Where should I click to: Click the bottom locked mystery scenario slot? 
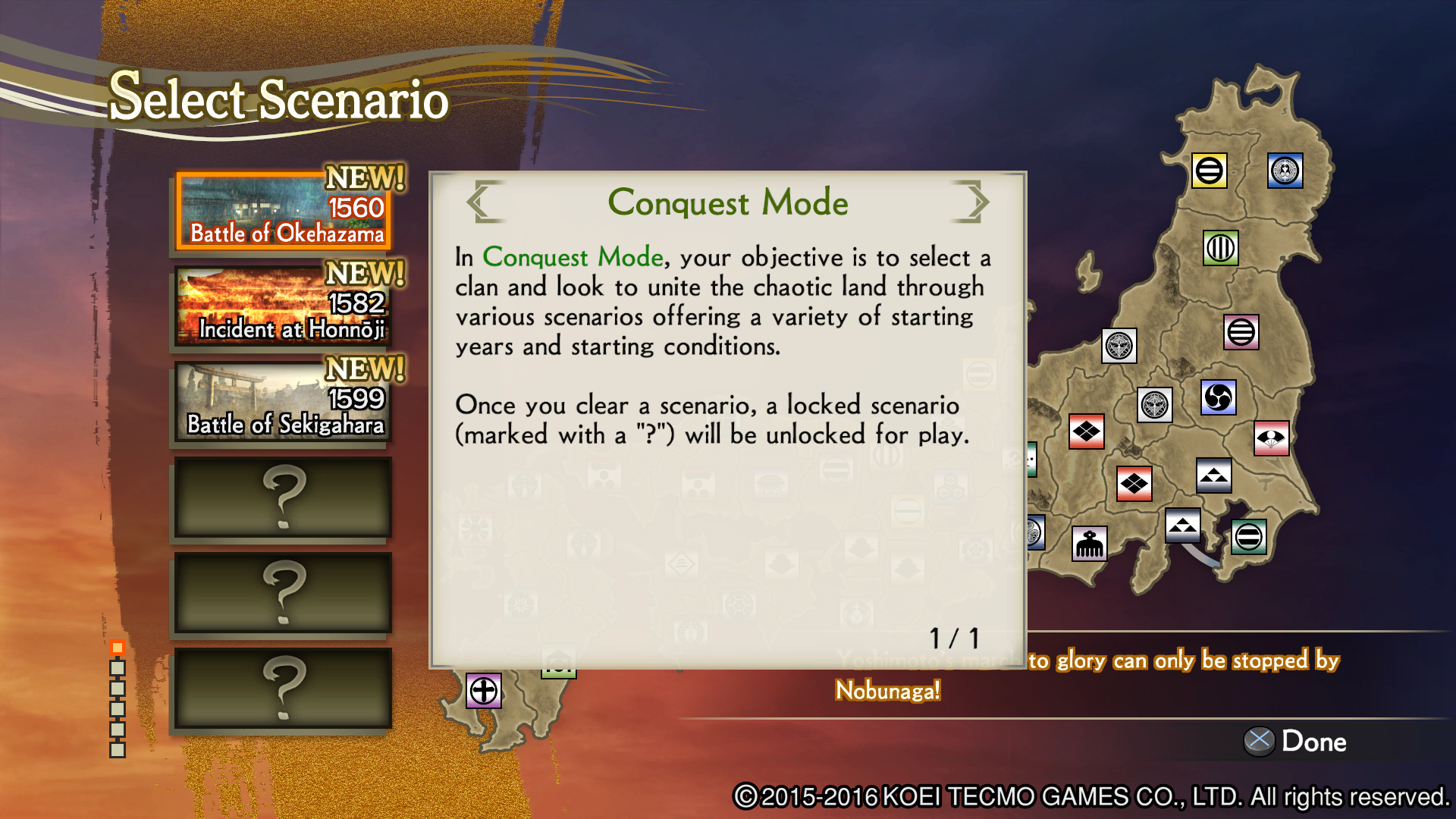tap(282, 689)
